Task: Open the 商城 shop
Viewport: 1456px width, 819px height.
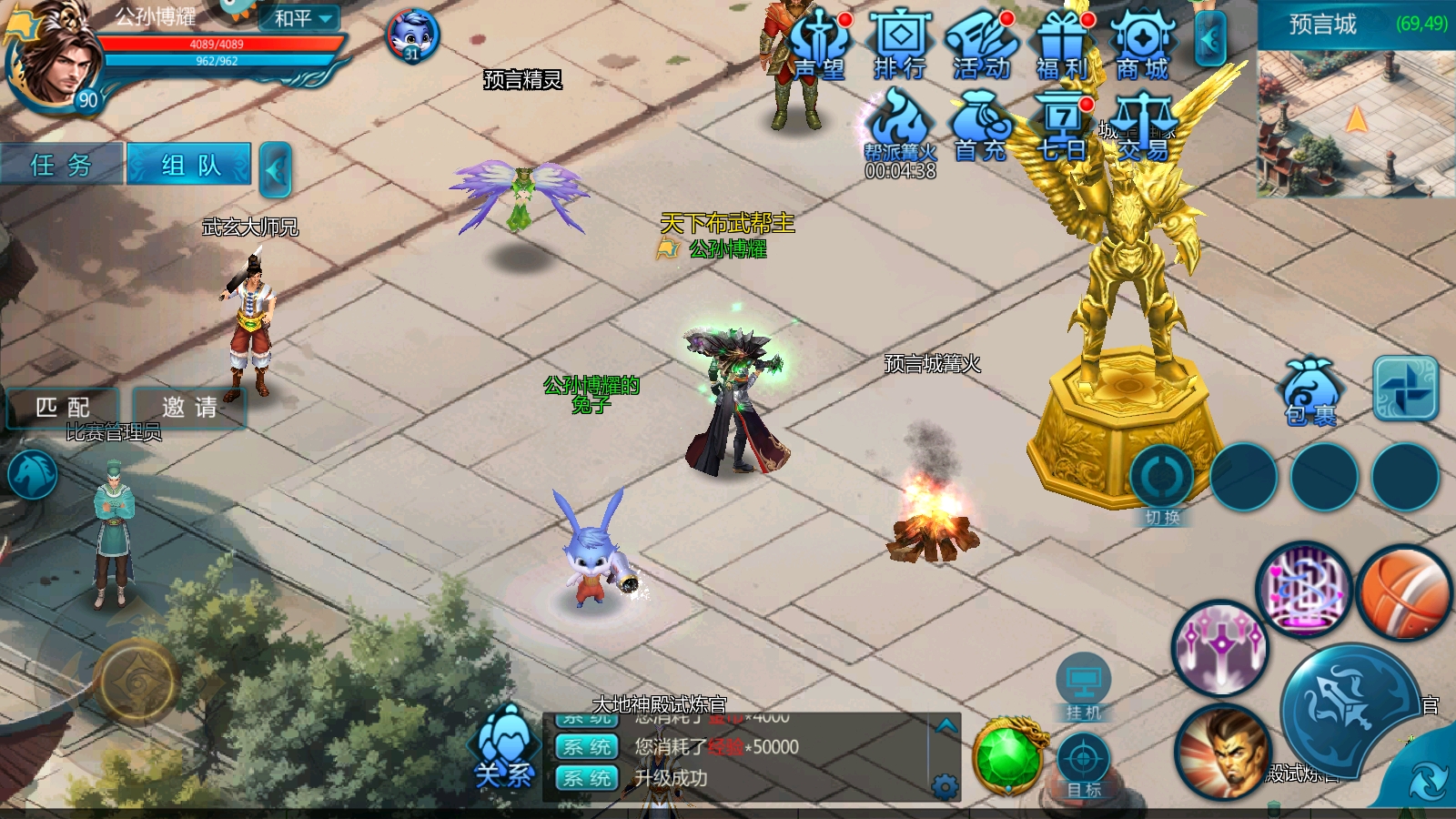Action: pos(1143,45)
